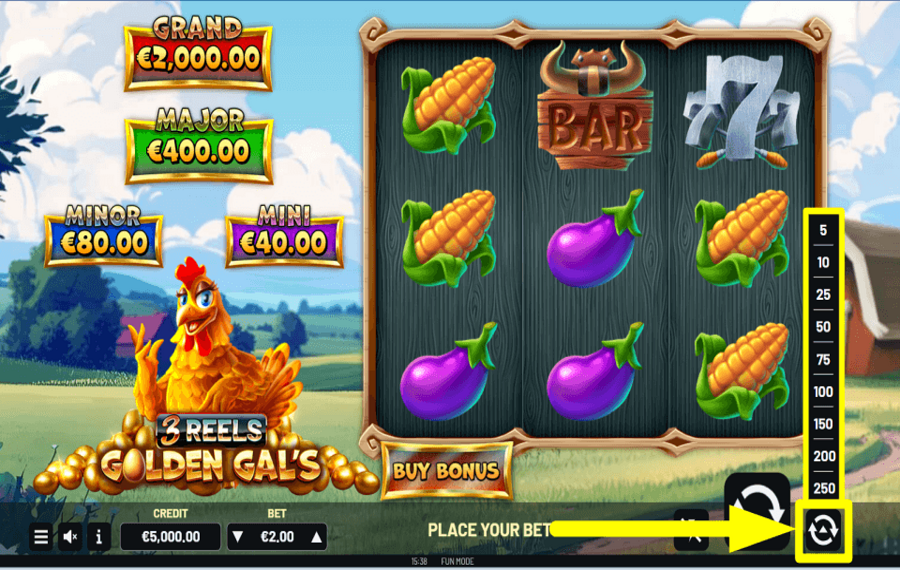This screenshot has height=570, width=900.
Task: Select 5 autoplay spins
Action: [823, 231]
